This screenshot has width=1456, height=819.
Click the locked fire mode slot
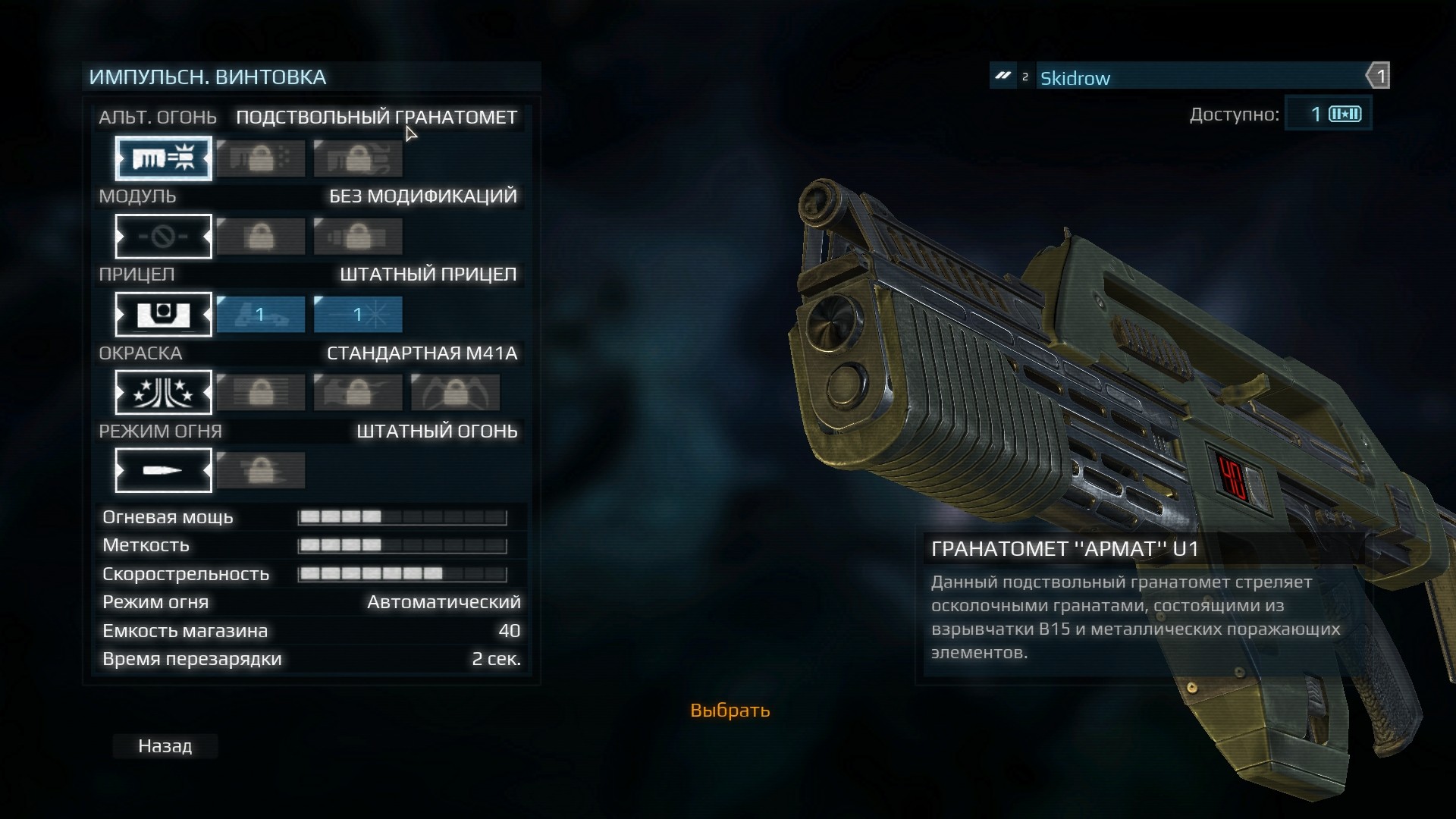pos(261,471)
